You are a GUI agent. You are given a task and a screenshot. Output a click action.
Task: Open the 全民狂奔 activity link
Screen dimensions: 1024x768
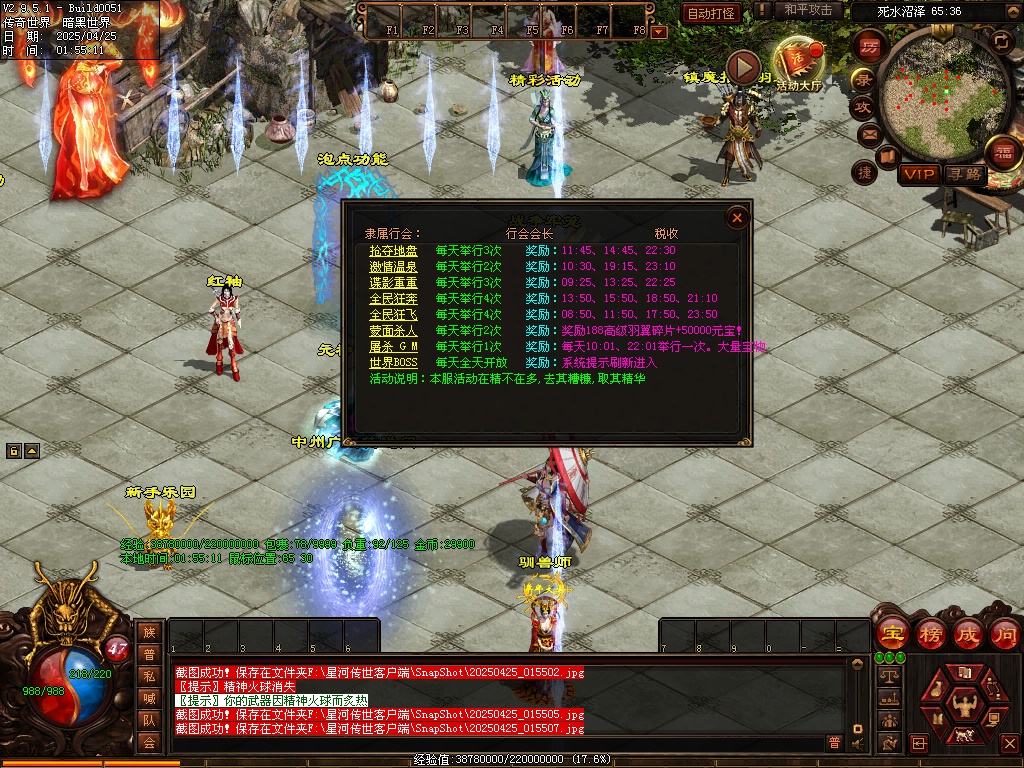click(x=393, y=299)
